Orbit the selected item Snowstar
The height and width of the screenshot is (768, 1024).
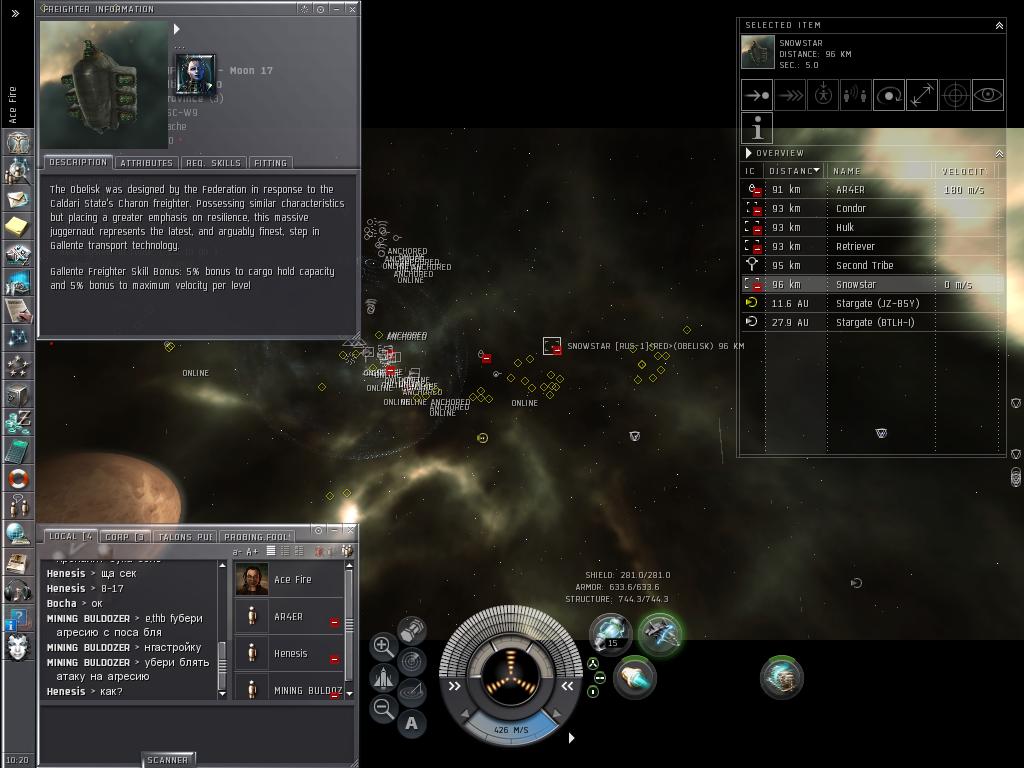coord(888,95)
